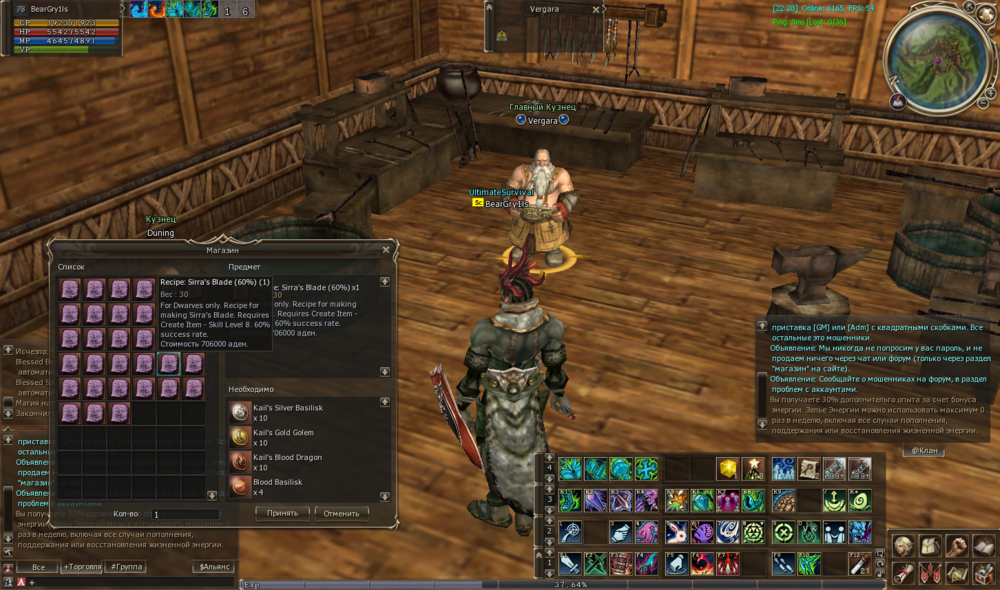Image resolution: width=1000 pixels, height=590 pixels.
Task: Choose the Kail's Blood Dragon ingredient
Action: pos(241,461)
